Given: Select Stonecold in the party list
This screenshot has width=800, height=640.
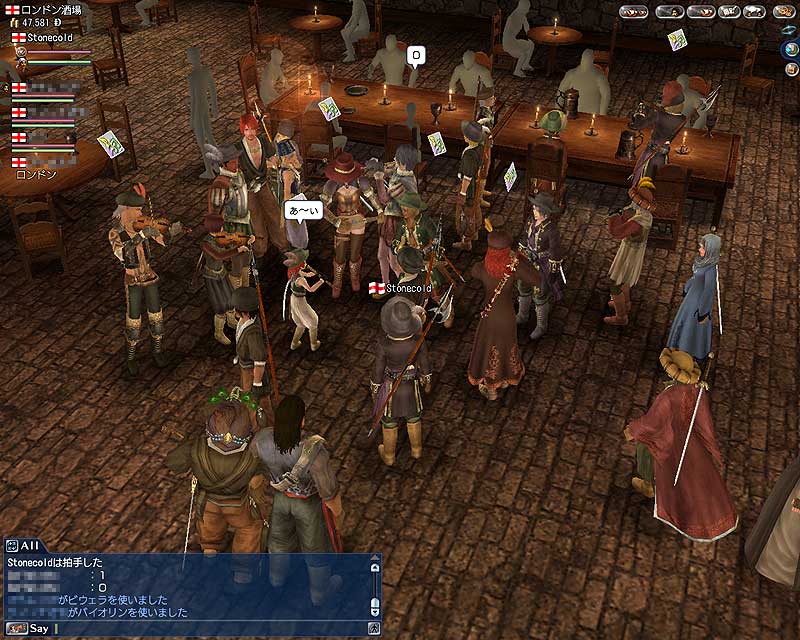Looking at the screenshot, I should pyautogui.click(x=48, y=37).
